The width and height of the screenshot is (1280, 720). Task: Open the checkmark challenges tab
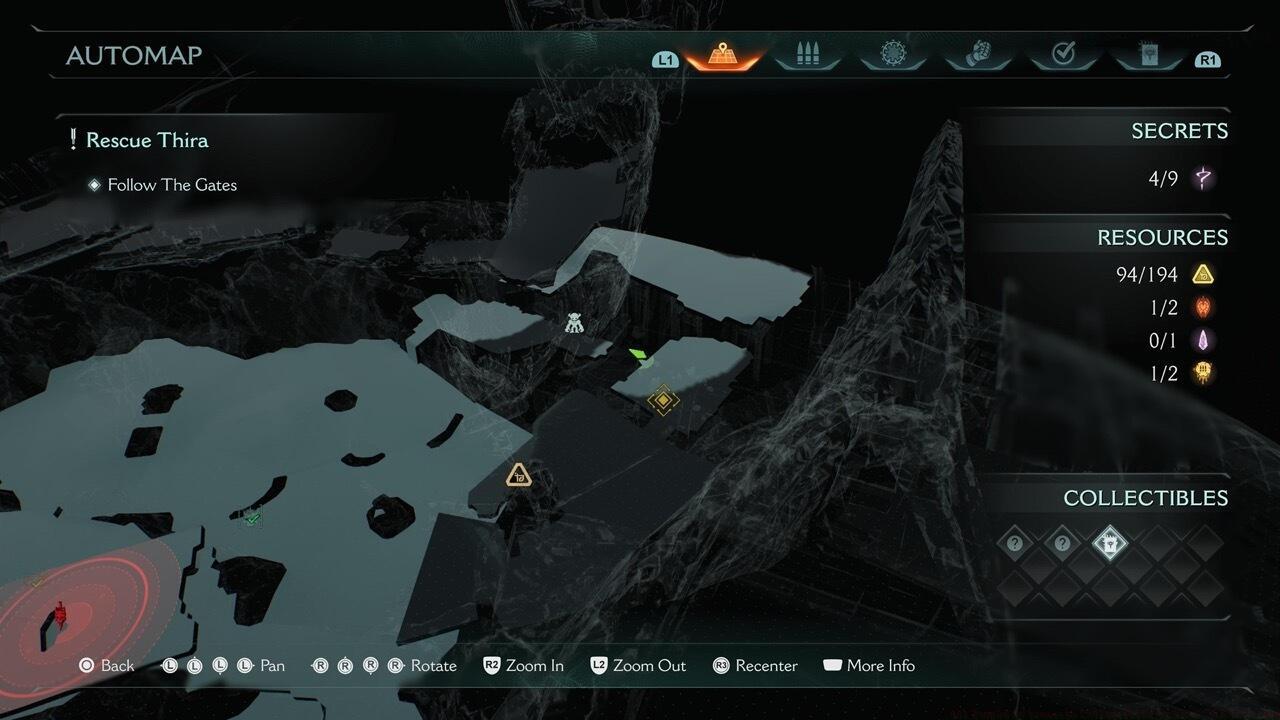coord(1063,56)
